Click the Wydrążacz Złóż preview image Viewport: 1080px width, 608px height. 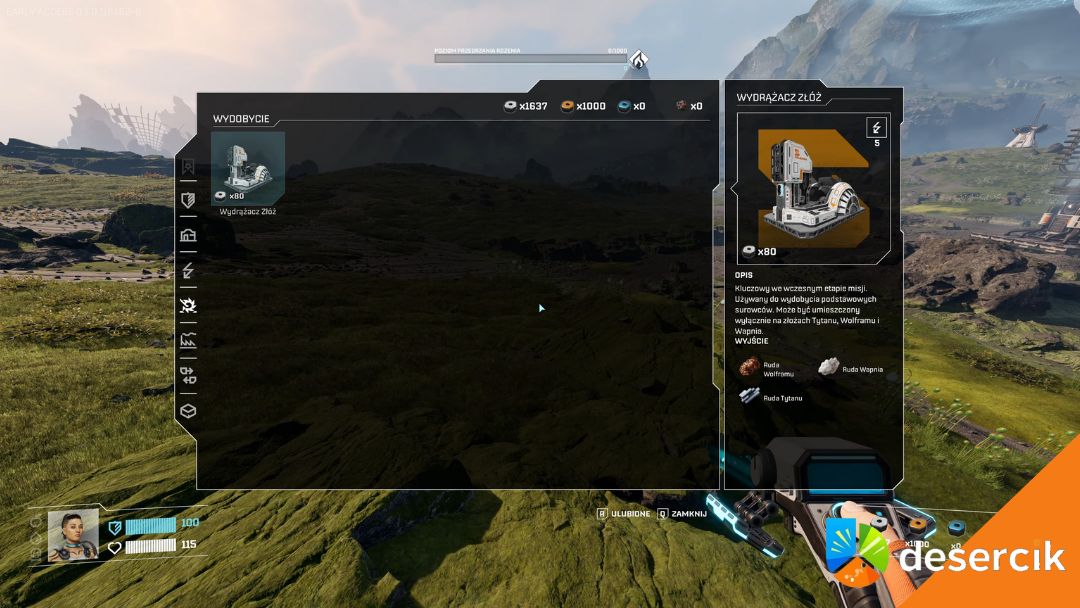coord(814,188)
